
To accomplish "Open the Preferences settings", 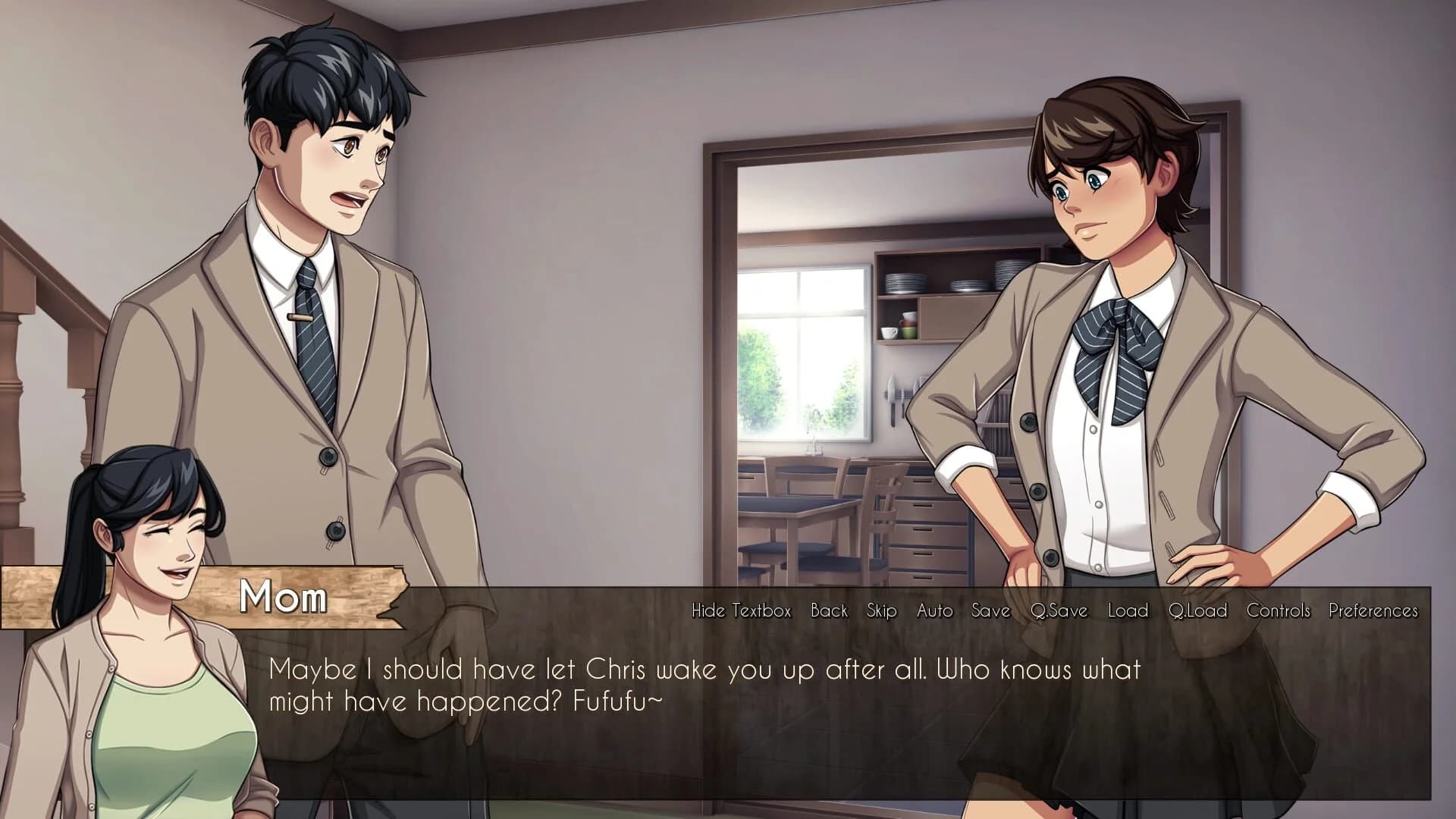I will tap(1374, 610).
